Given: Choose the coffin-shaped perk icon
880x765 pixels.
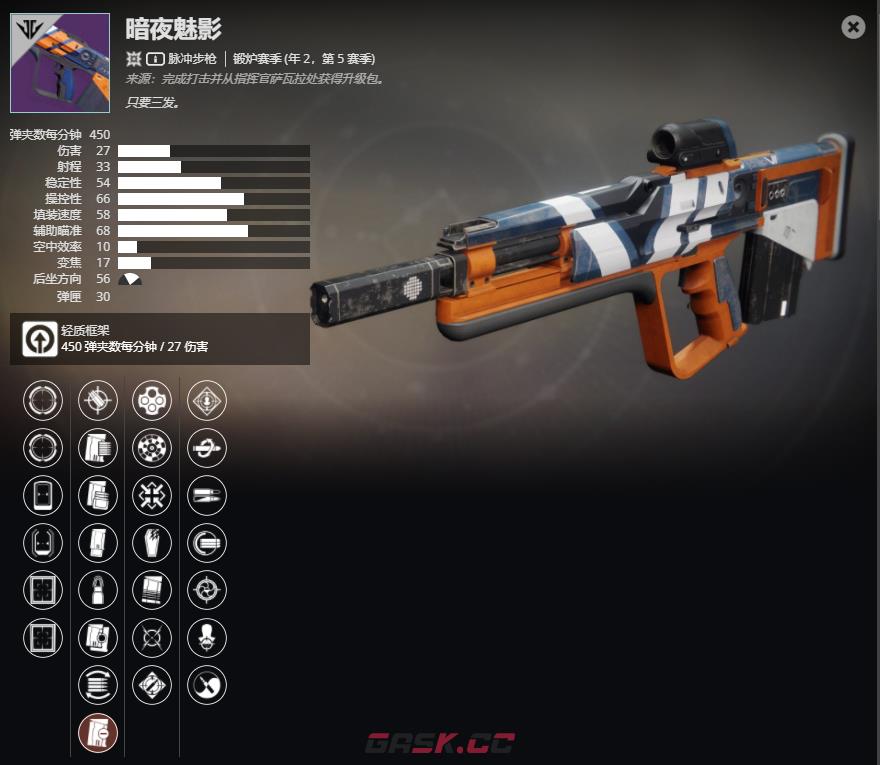Looking at the screenshot, I should [x=152, y=543].
